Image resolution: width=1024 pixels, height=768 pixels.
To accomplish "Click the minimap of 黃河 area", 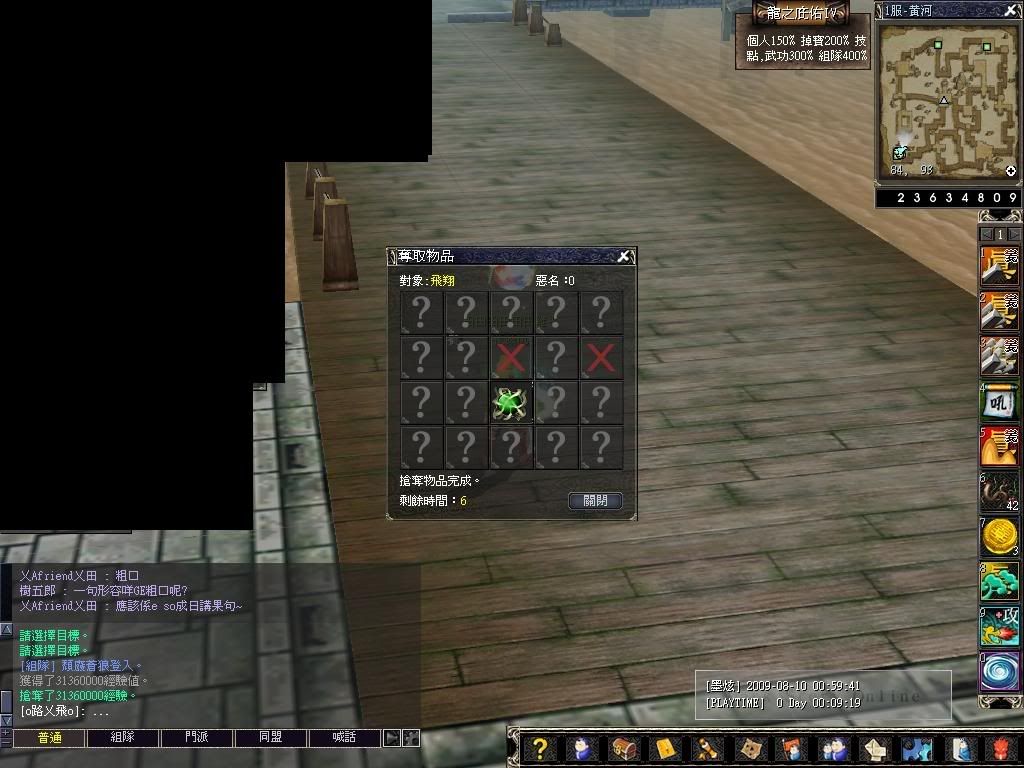I will pos(946,100).
